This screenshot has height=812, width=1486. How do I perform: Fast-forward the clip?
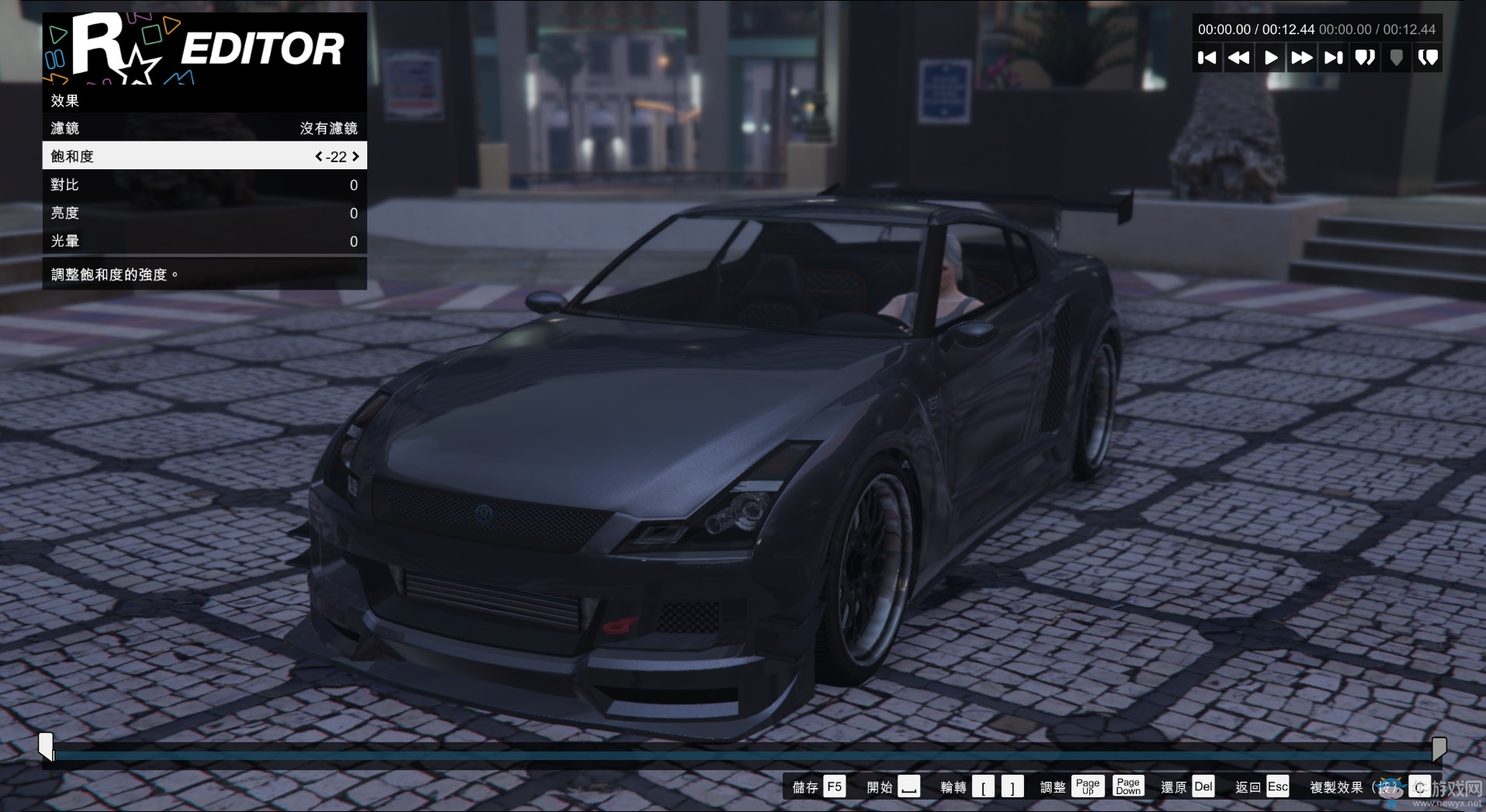(1301, 57)
